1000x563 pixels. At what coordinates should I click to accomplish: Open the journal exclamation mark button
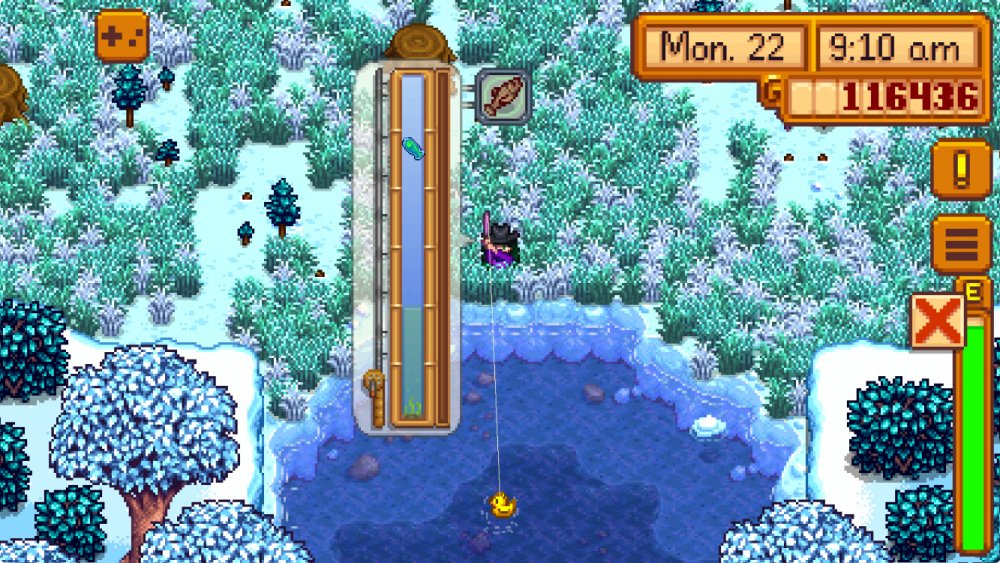(x=961, y=168)
